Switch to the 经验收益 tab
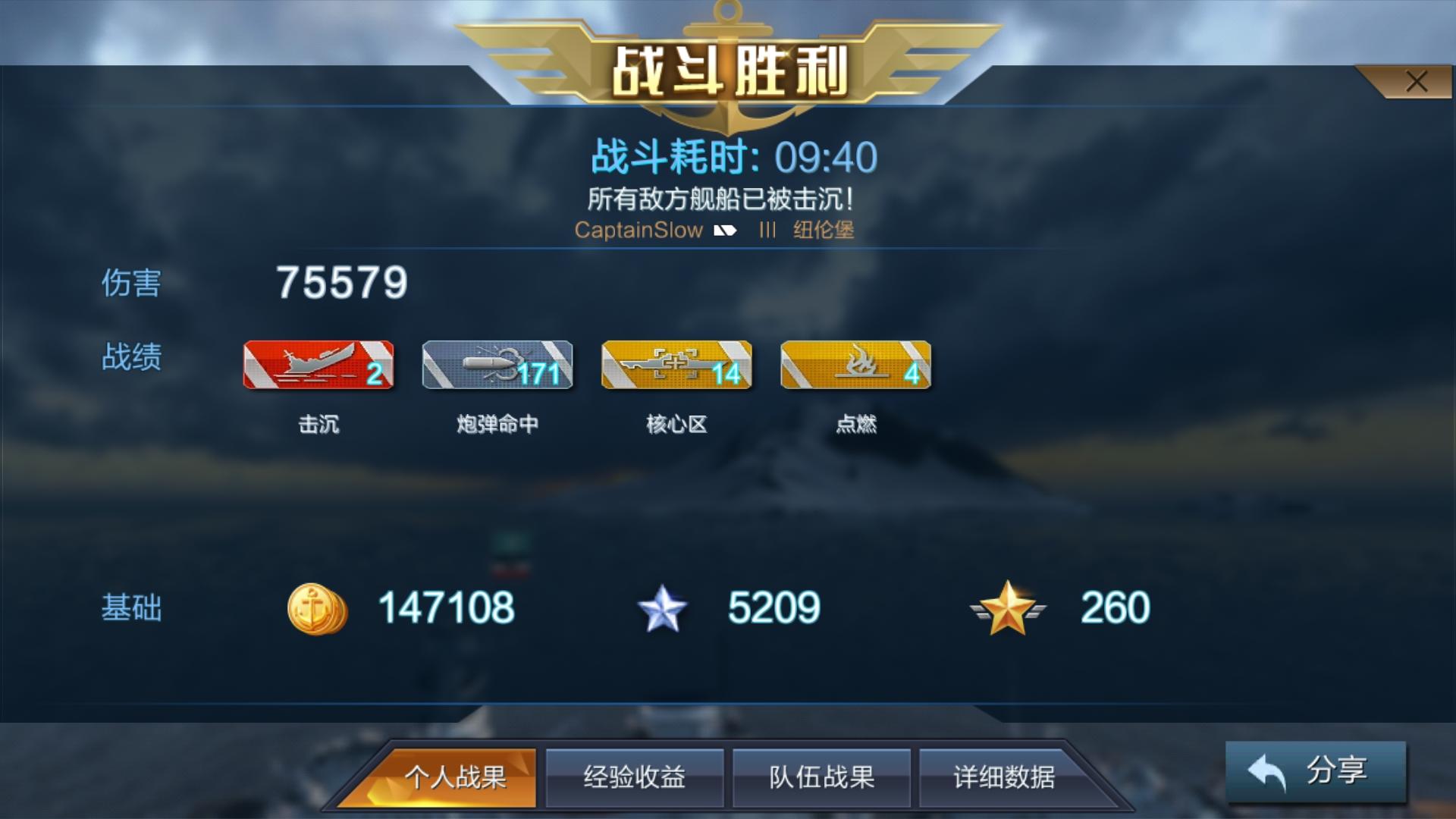The image size is (1456, 819). point(635,777)
